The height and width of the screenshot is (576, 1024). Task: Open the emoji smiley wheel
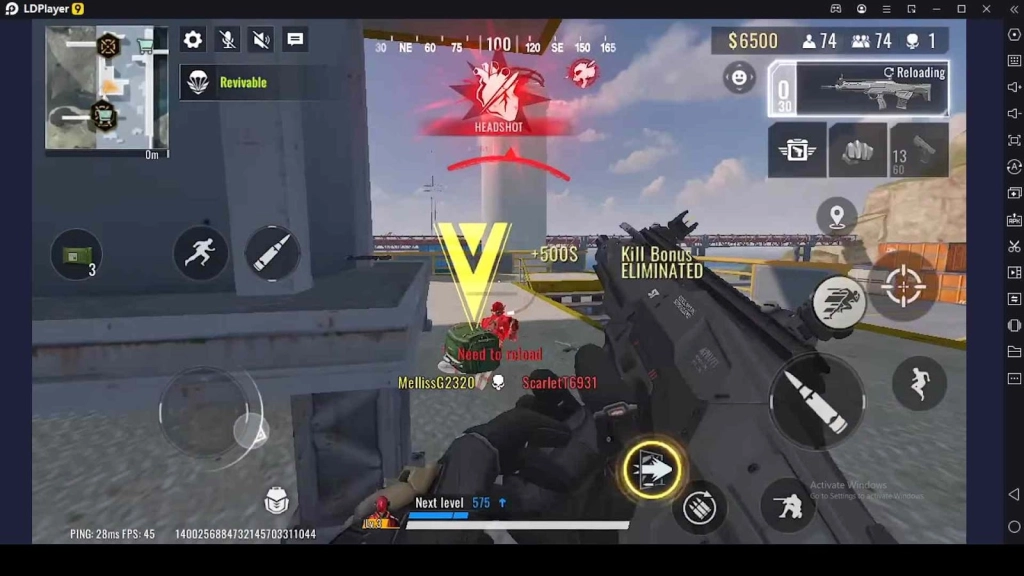(739, 77)
